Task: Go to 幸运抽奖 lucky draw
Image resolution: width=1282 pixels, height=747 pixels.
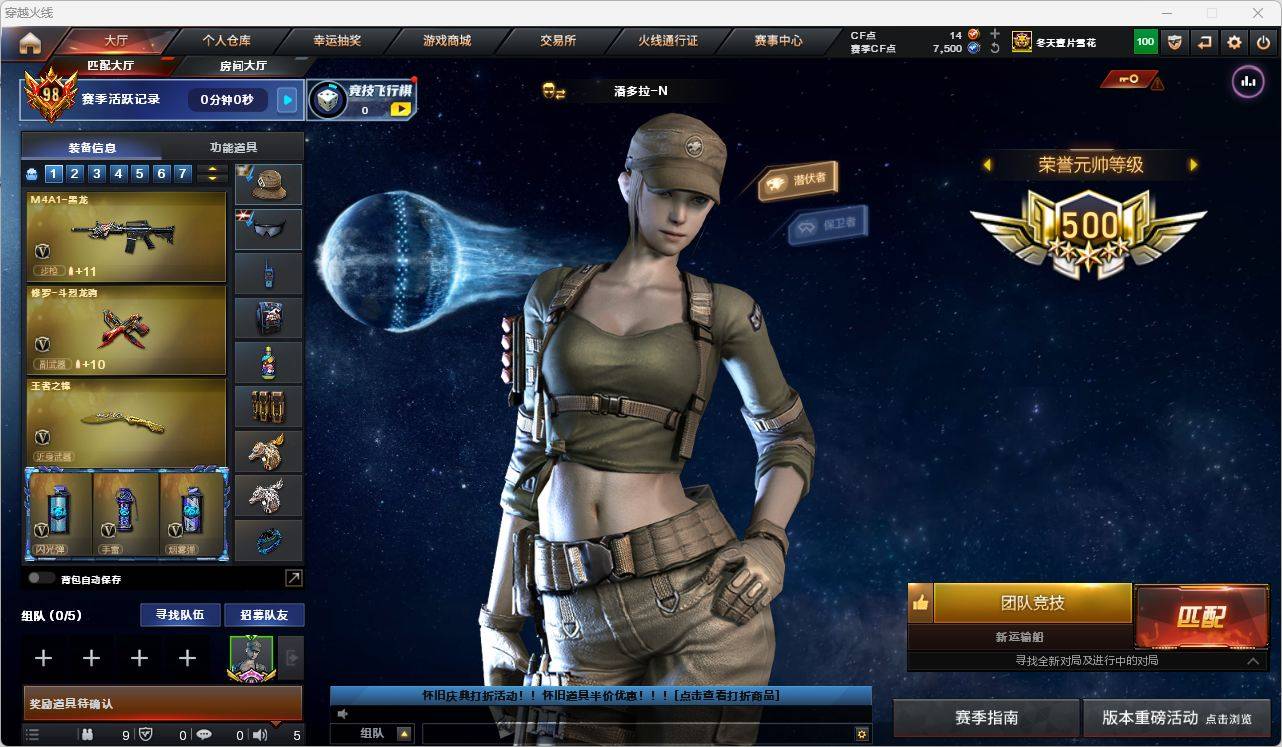Action: 337,41
